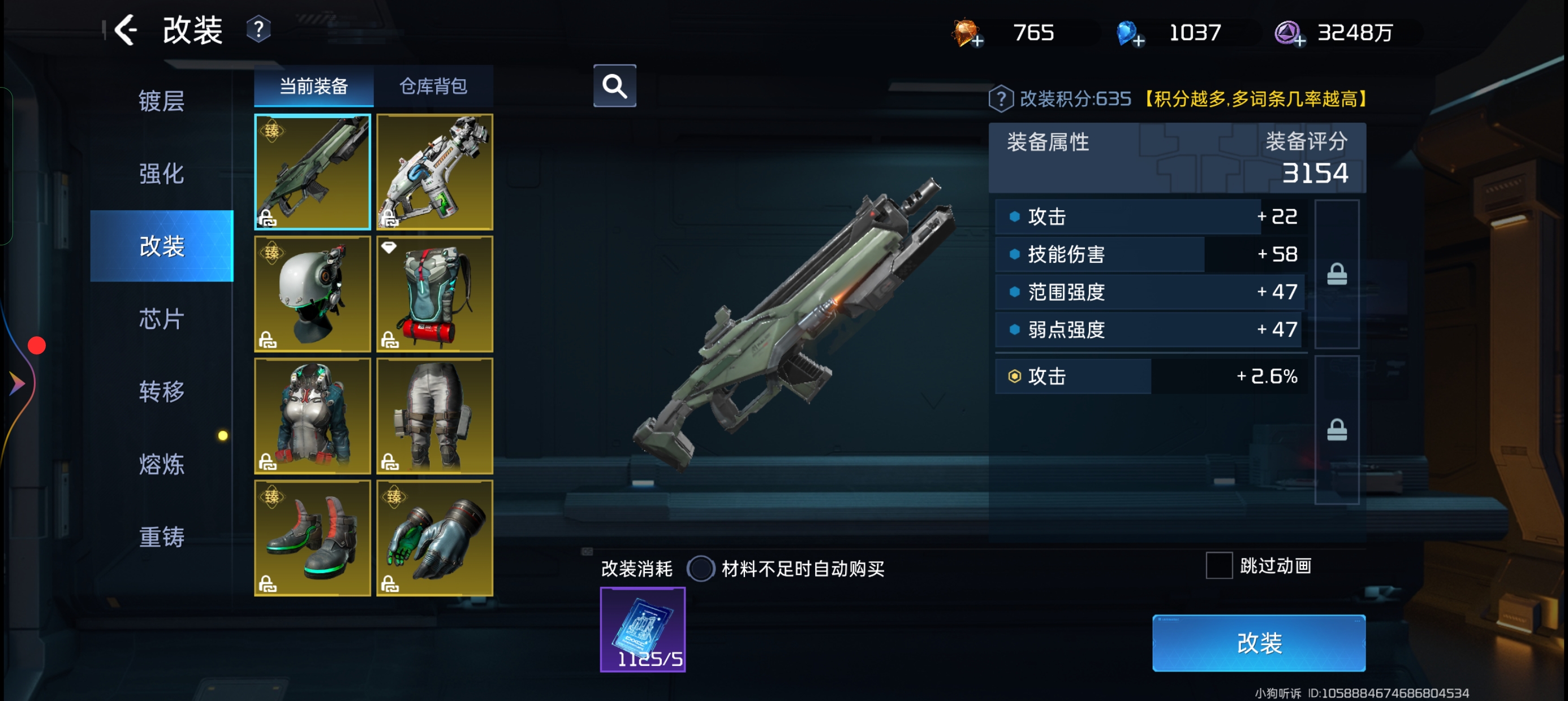Viewport: 1568px width, 701px height.
Task: Select the green rifle equipment slot
Action: click(312, 172)
